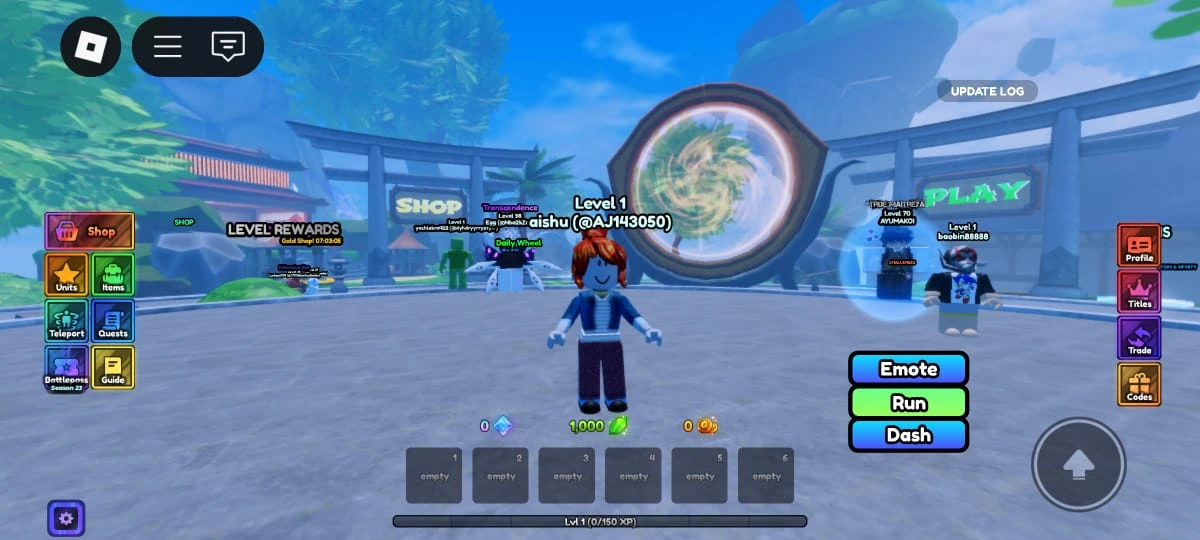Viewport: 1200px width, 540px height.
Task: Toggle the Run button
Action: click(908, 402)
